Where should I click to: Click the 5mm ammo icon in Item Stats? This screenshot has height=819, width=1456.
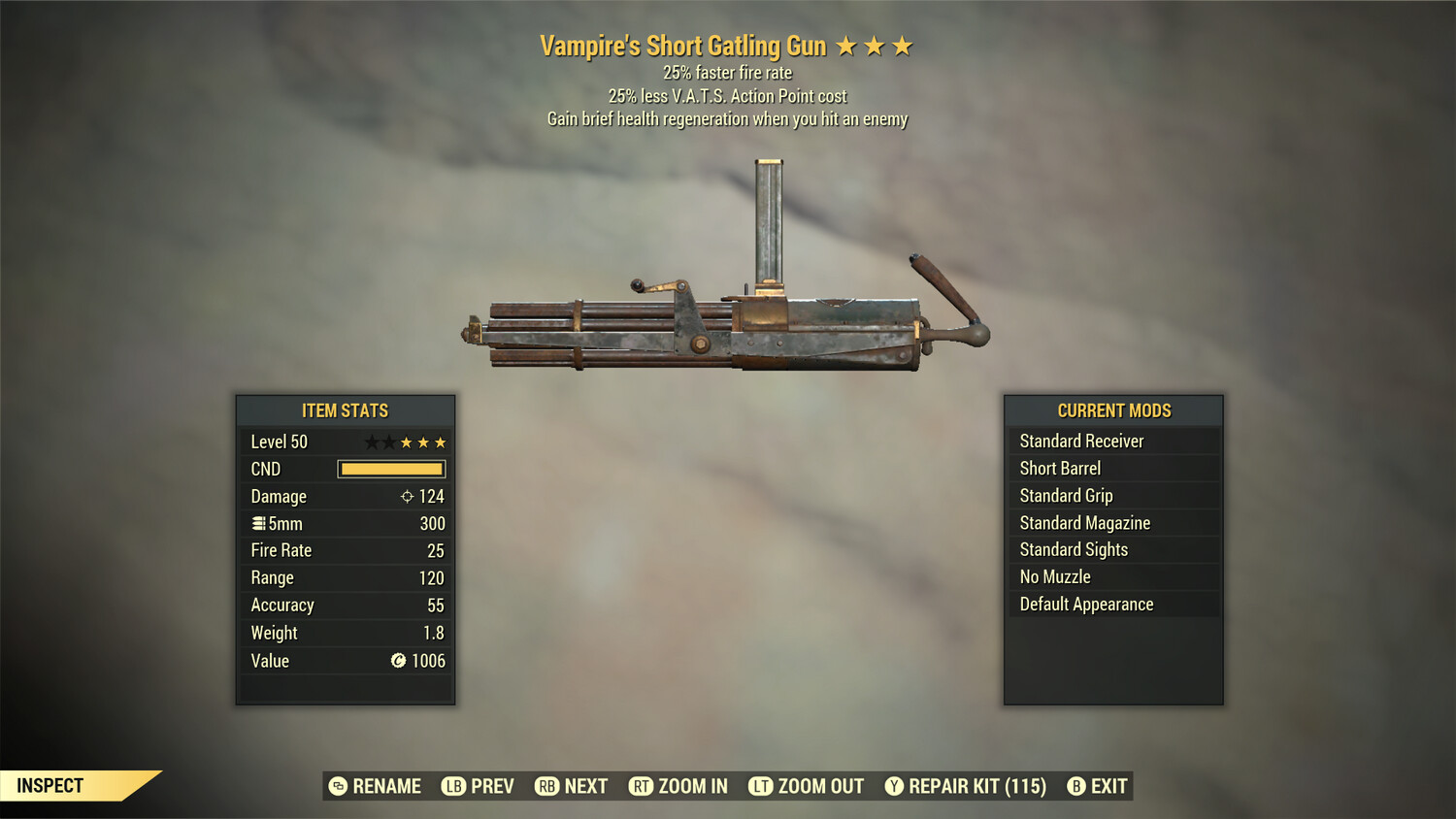click(258, 523)
